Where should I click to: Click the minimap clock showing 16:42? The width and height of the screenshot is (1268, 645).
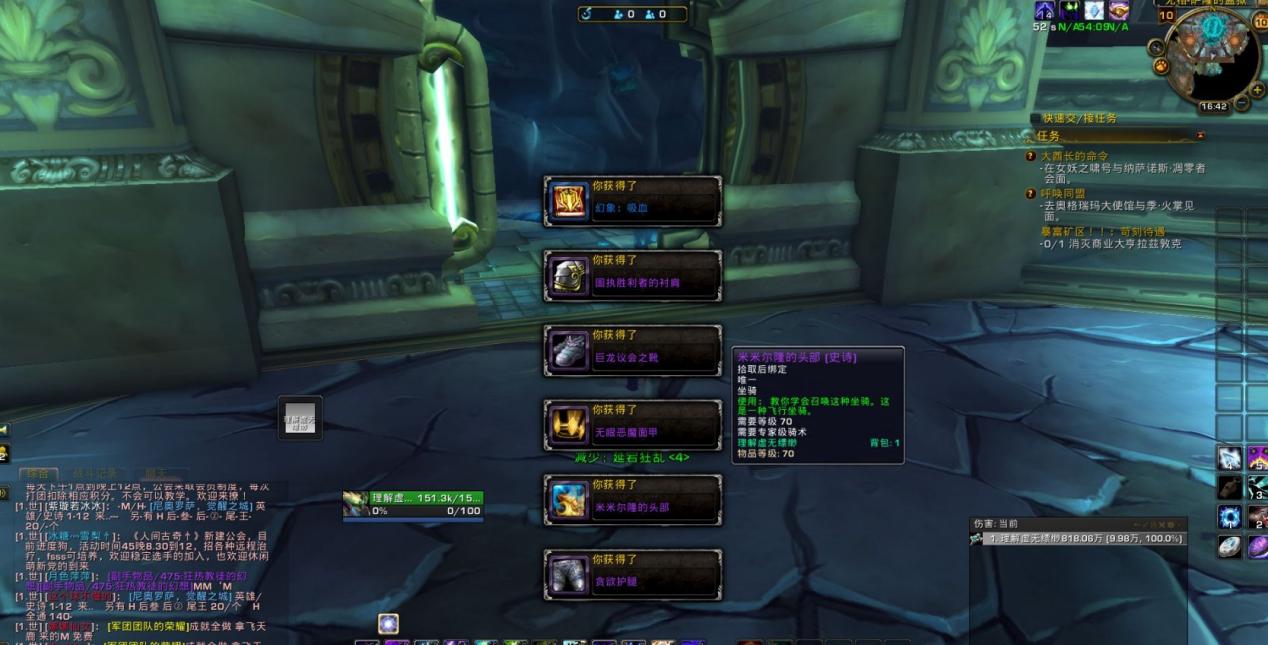pyautogui.click(x=1213, y=106)
